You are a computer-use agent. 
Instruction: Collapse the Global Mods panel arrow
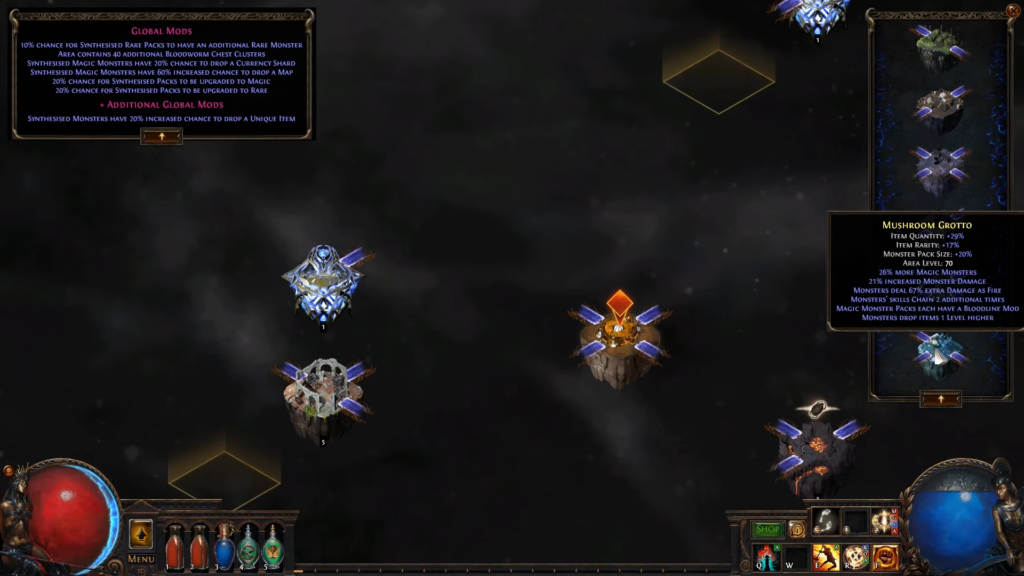162,135
